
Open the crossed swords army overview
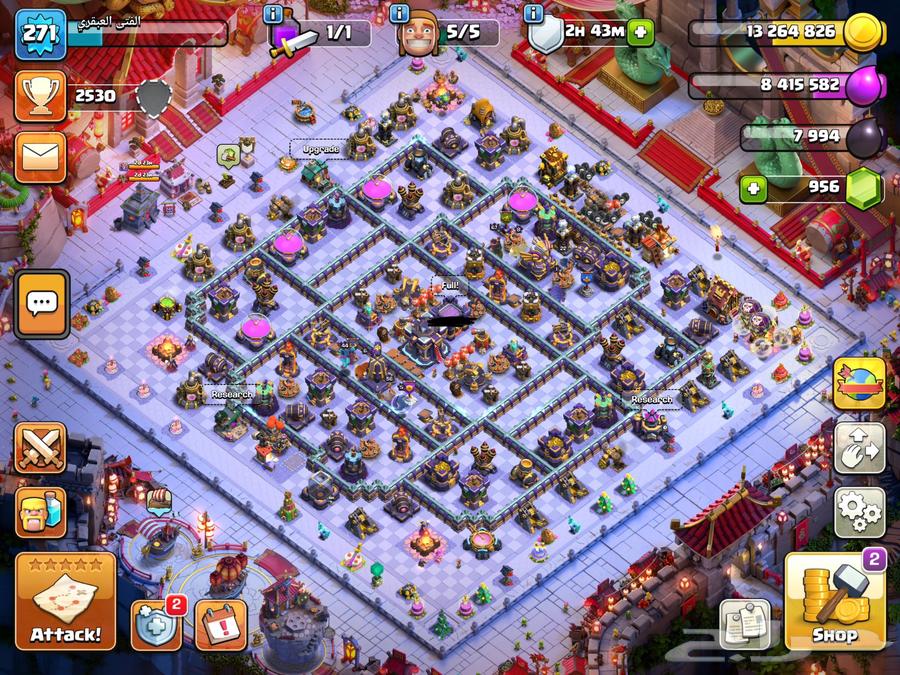click(x=40, y=447)
